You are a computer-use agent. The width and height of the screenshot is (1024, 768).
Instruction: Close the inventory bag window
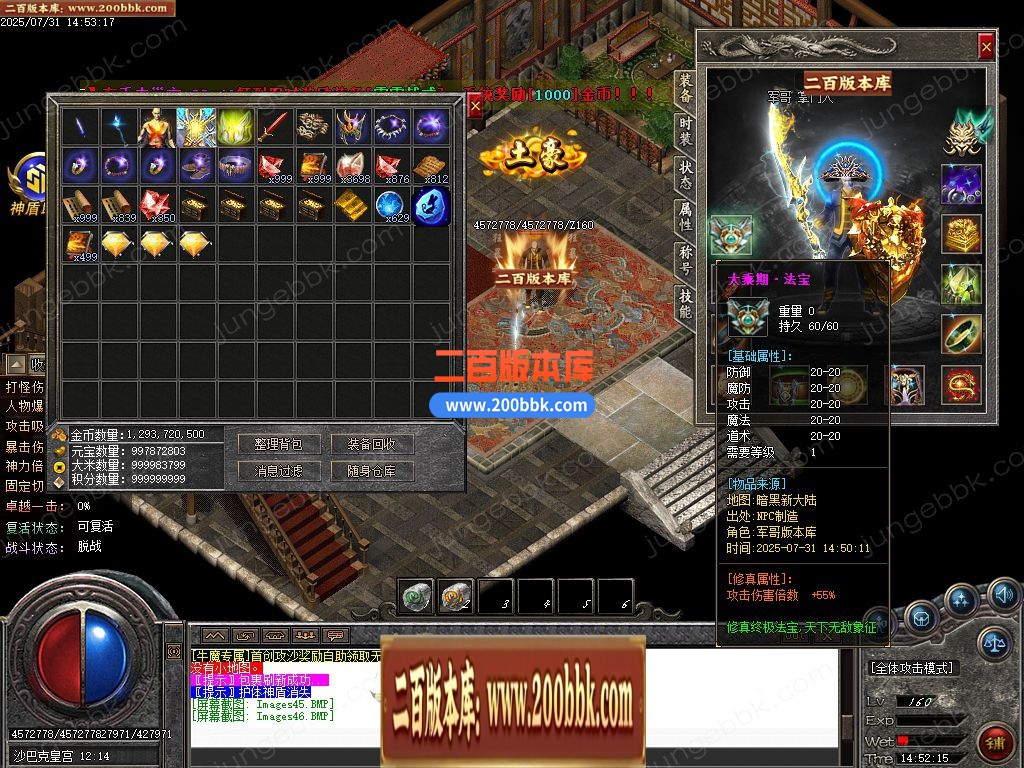coord(475,105)
